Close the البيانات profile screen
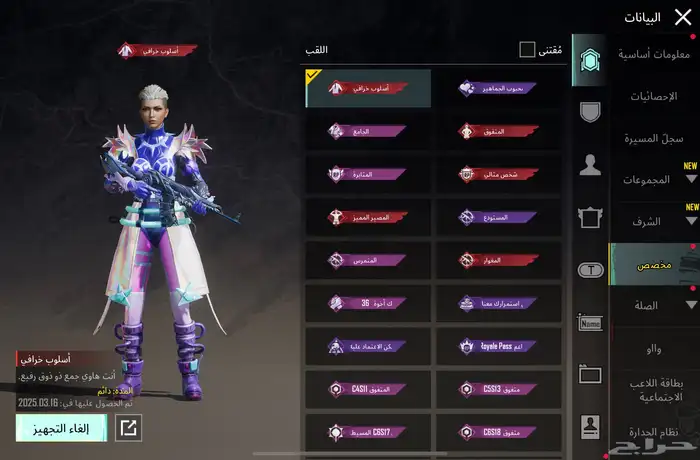The height and width of the screenshot is (460, 700). 682,16
